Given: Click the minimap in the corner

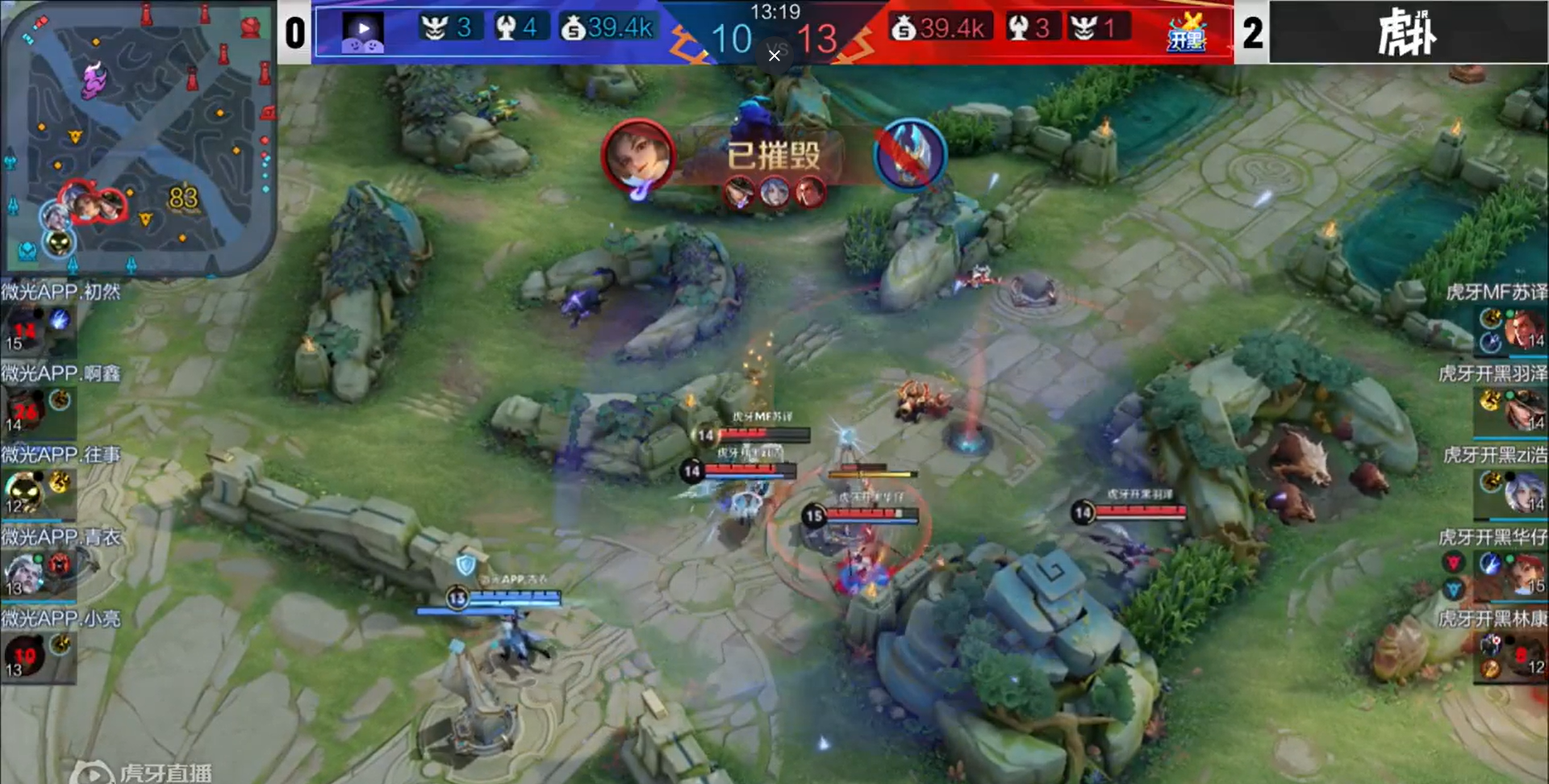Looking at the screenshot, I should [139, 137].
